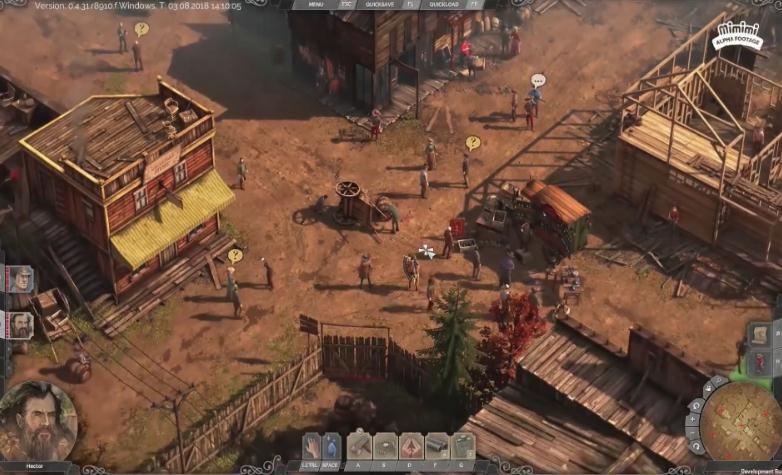Click the Quicksave button

click(x=379, y=4)
